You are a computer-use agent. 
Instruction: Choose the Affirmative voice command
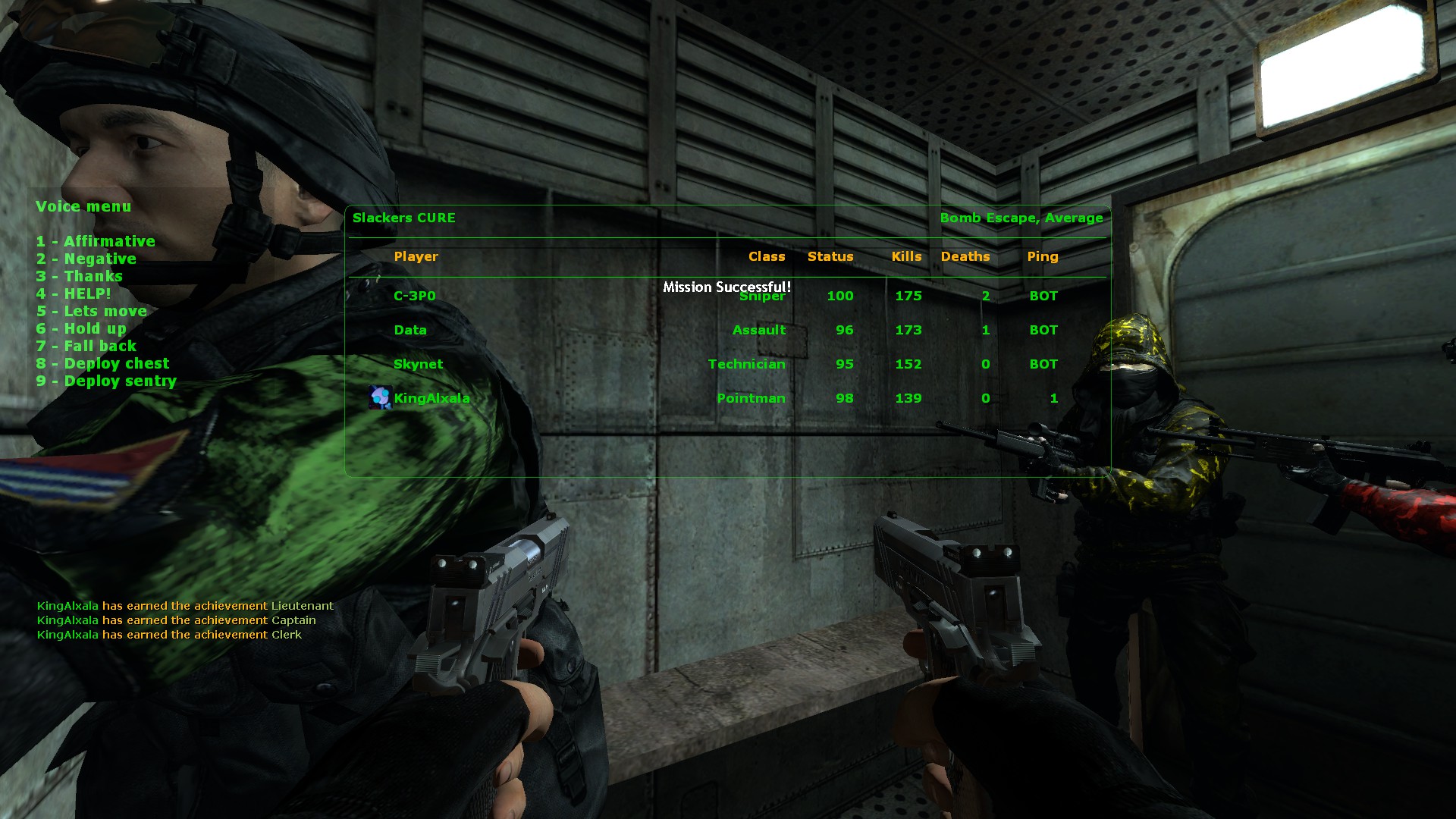96,241
